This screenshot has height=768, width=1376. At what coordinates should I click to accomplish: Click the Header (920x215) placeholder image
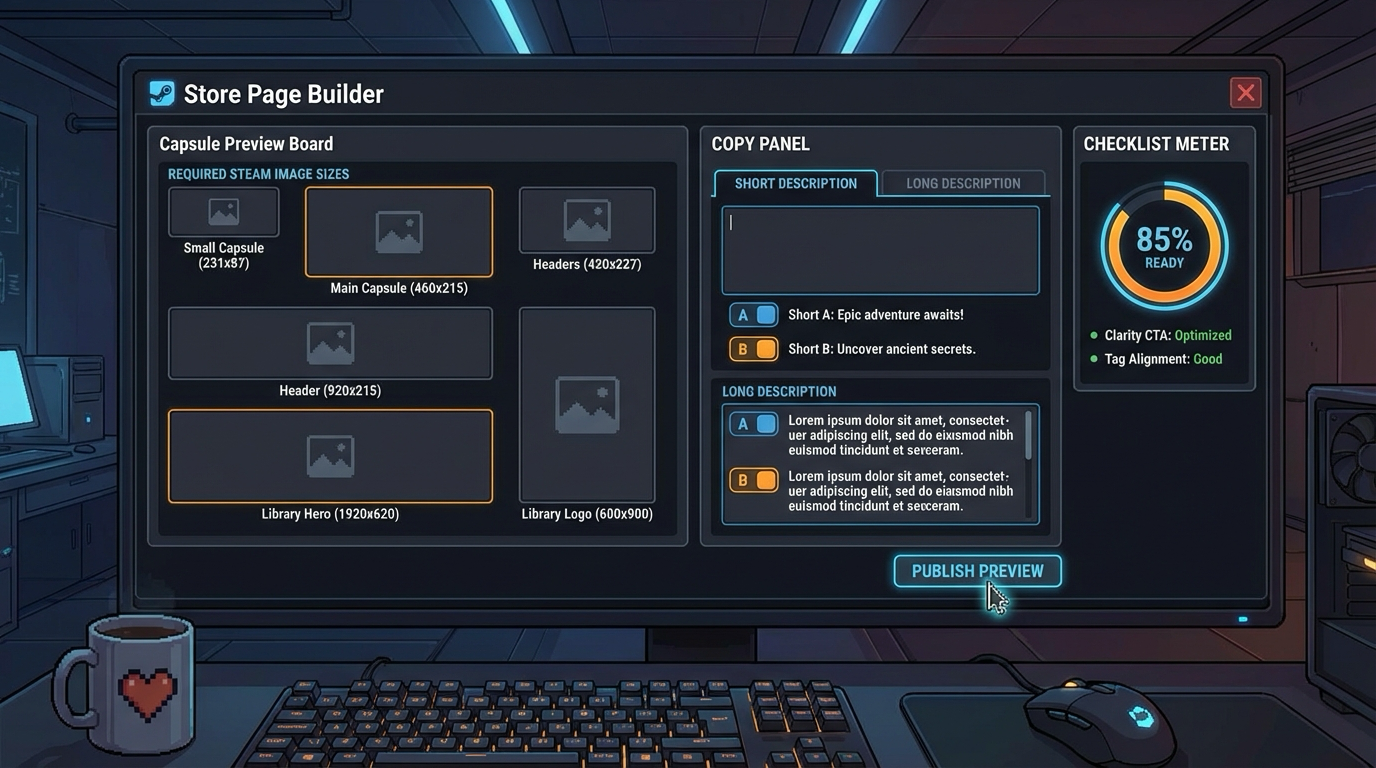click(329, 342)
